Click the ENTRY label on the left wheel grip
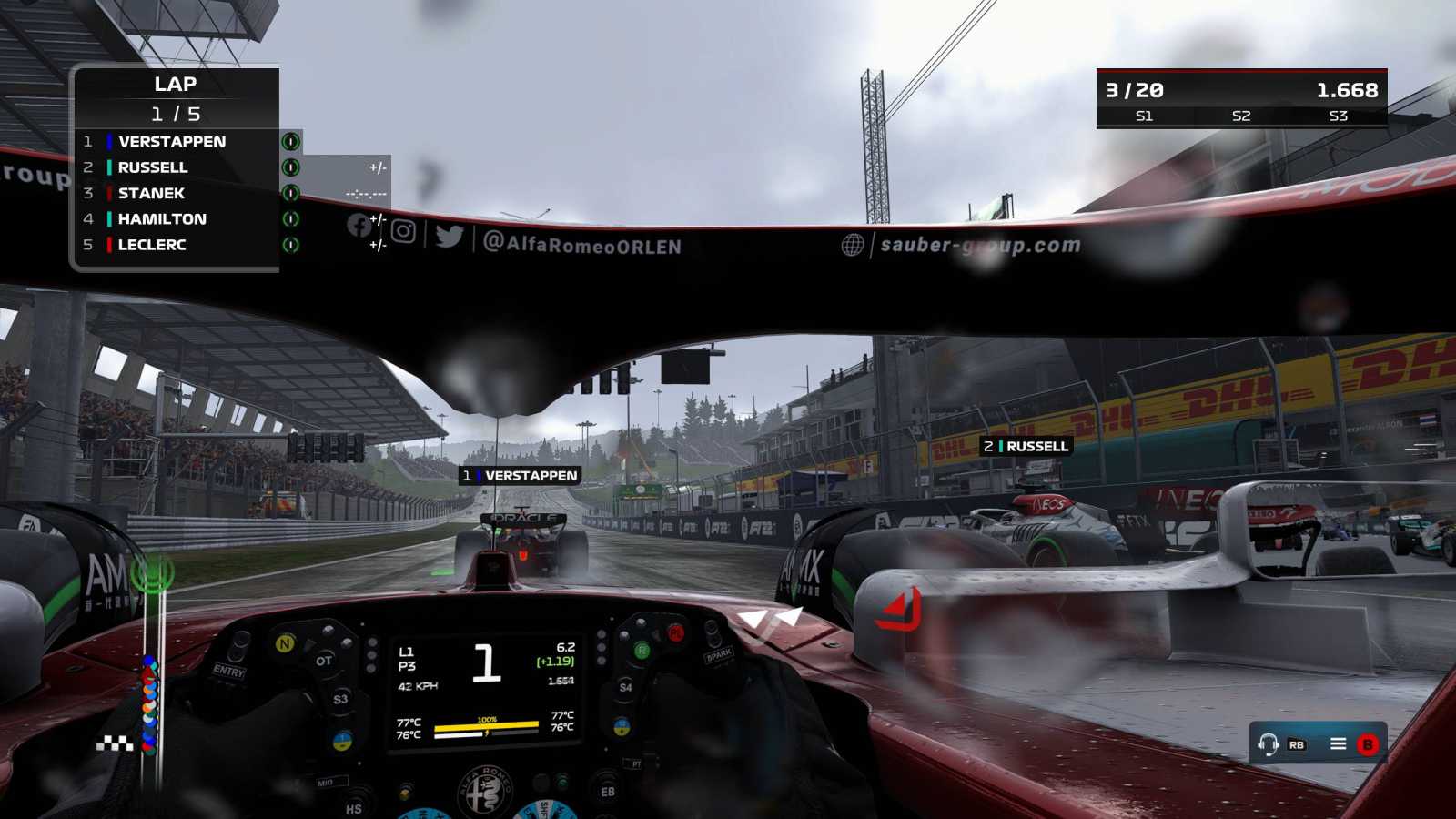Image resolution: width=1456 pixels, height=819 pixels. (228, 671)
